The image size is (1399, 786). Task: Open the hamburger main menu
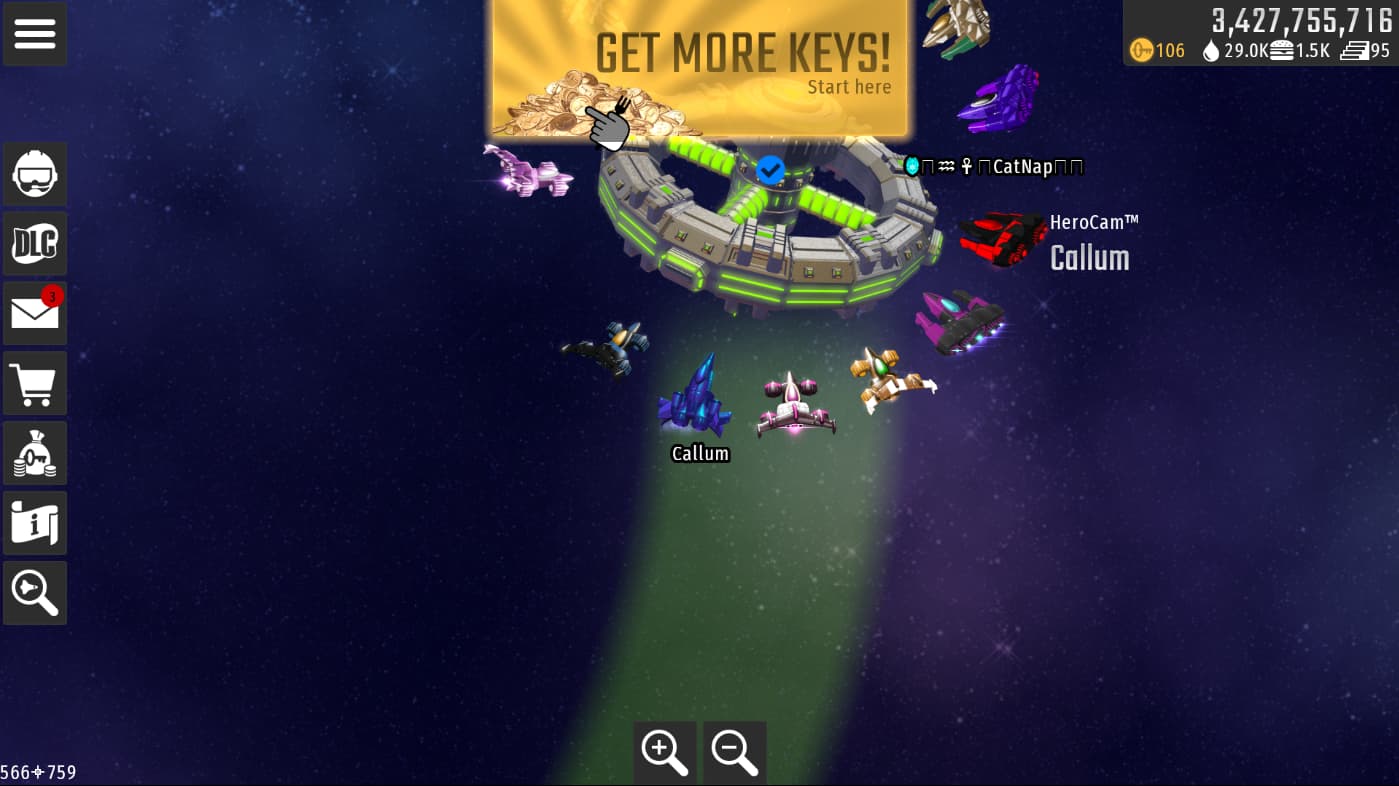coord(35,34)
